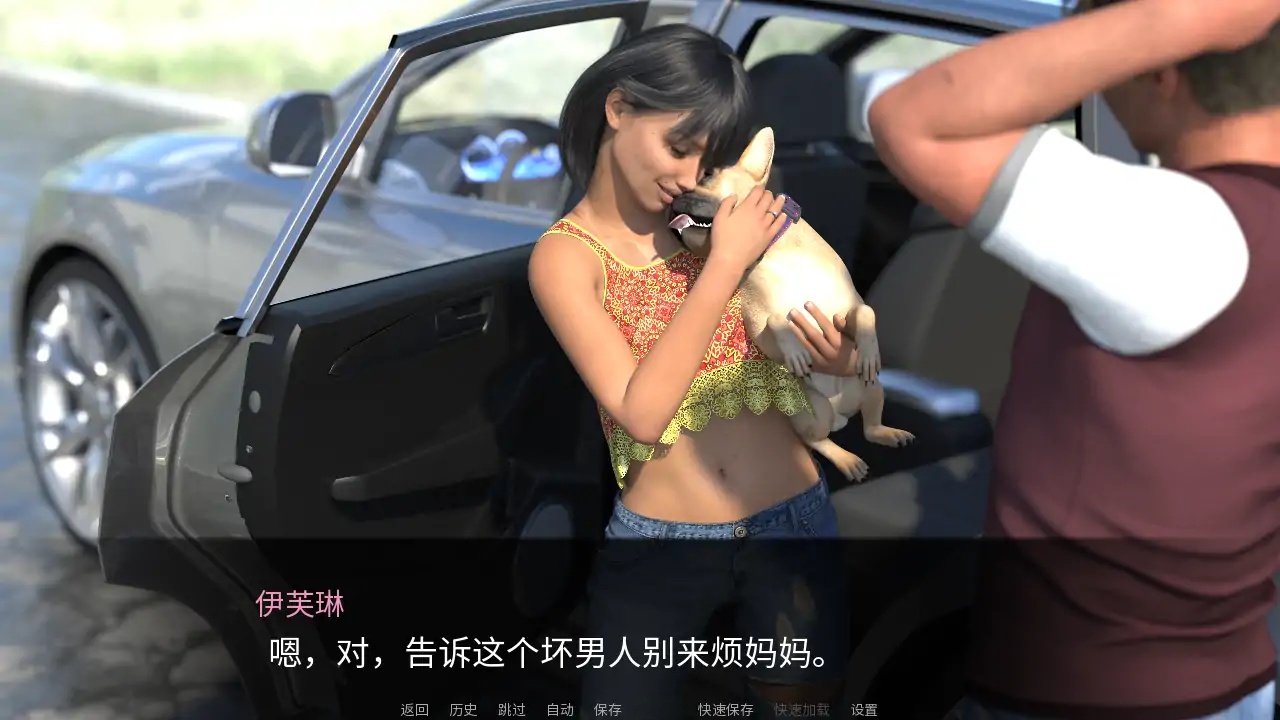Click the scene image to continue

coord(640,300)
